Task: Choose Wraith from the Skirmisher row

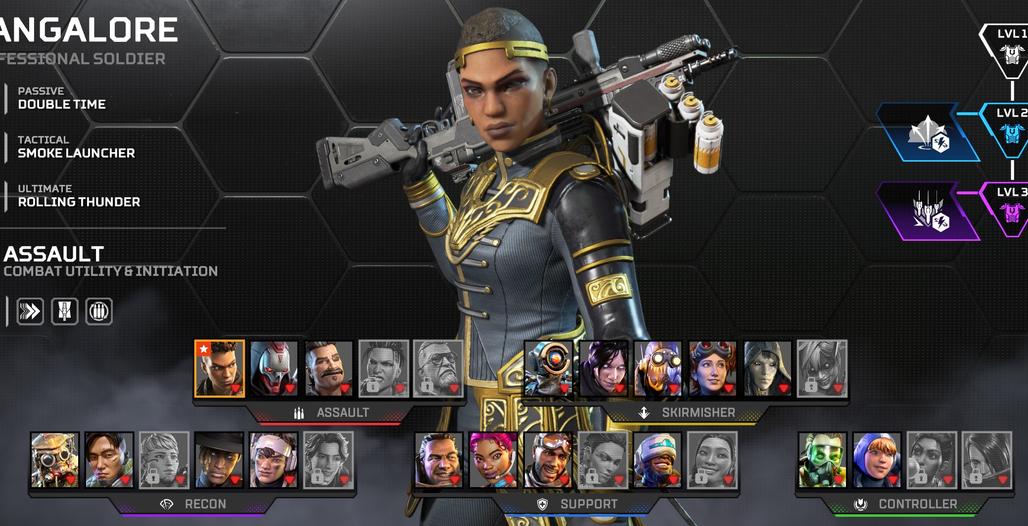Action: click(604, 369)
